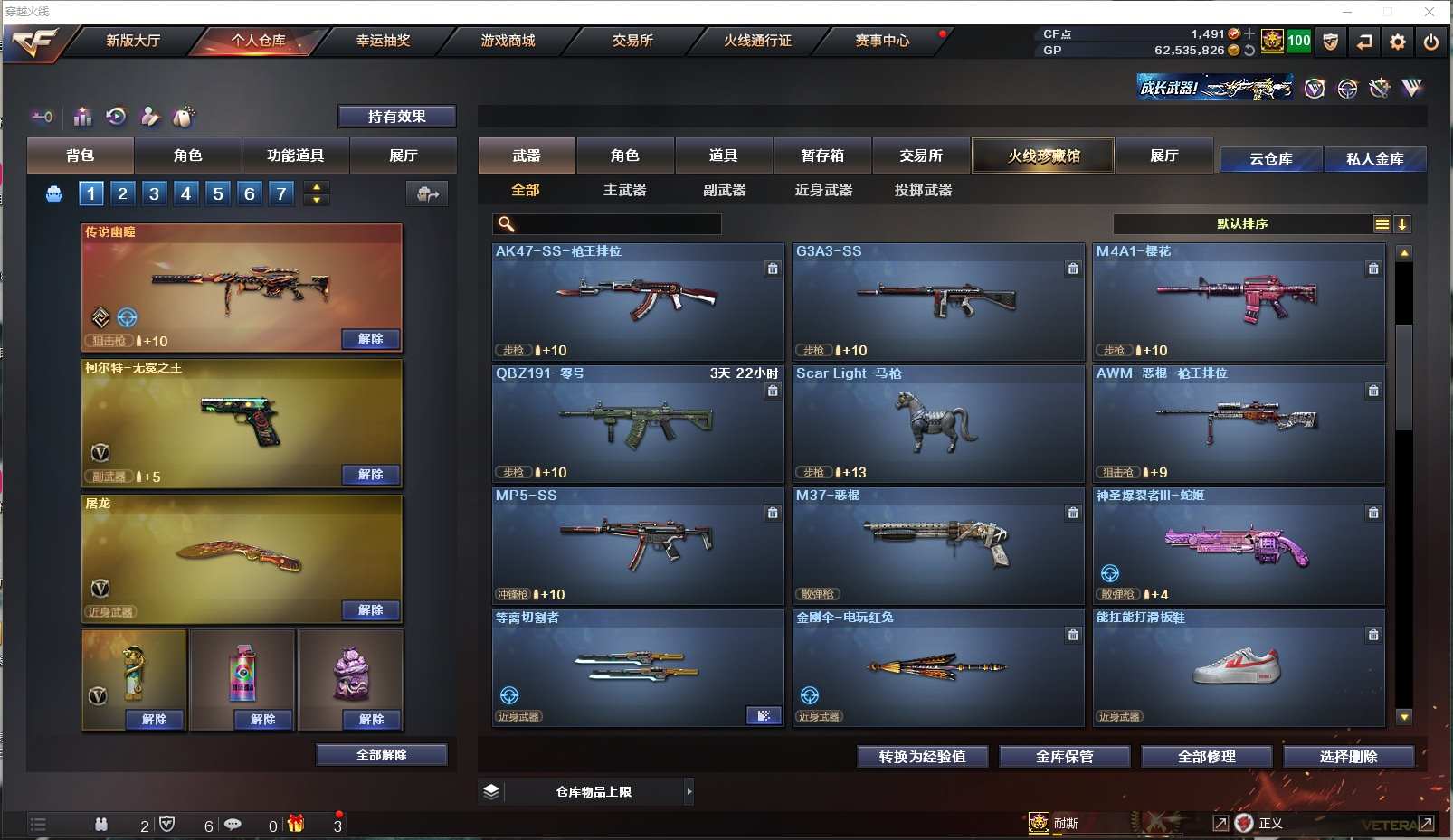Open the 交易所 top menu
Viewport: 1453px width, 840px height.
click(x=632, y=41)
